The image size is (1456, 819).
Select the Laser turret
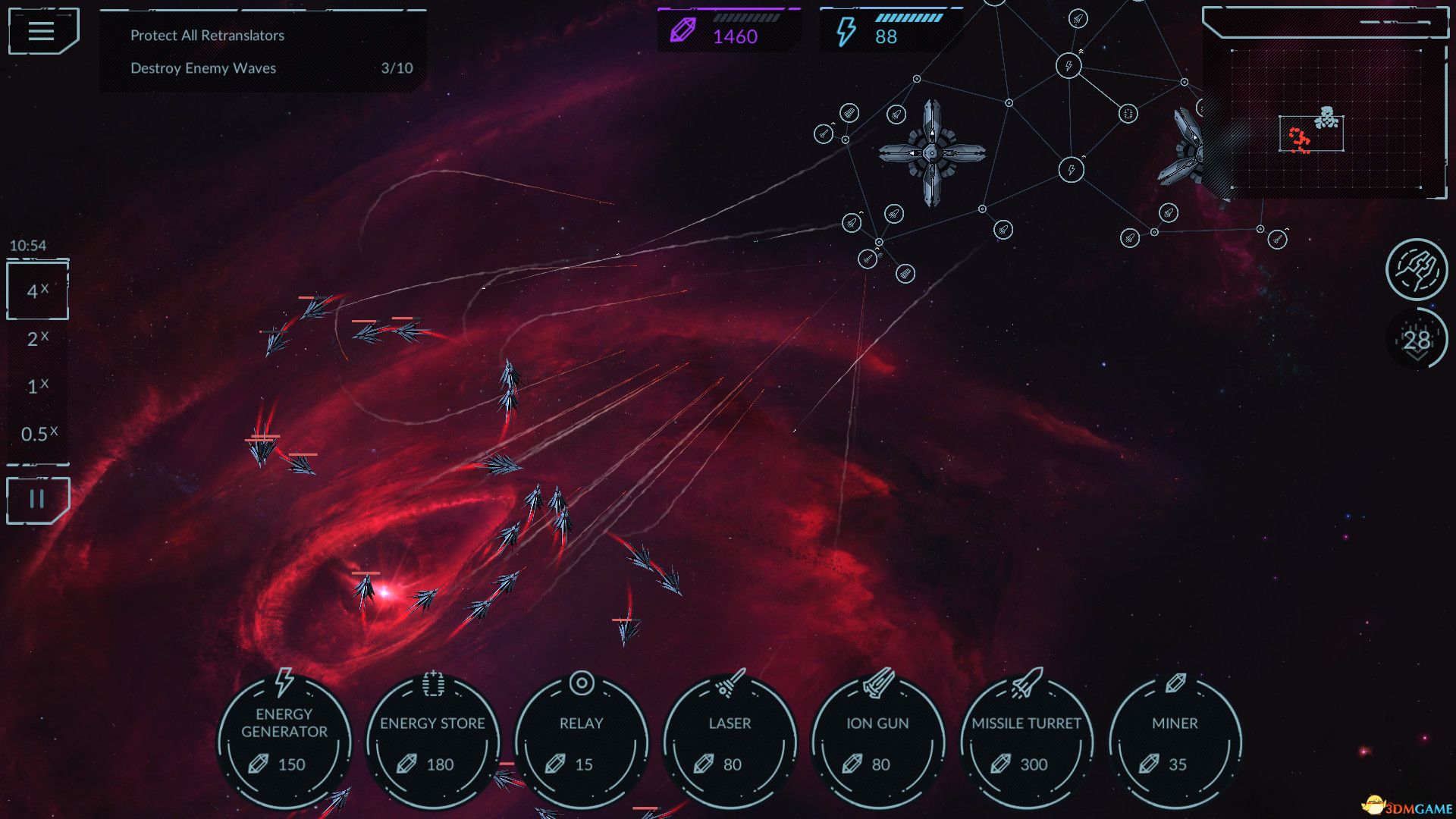coord(730,741)
